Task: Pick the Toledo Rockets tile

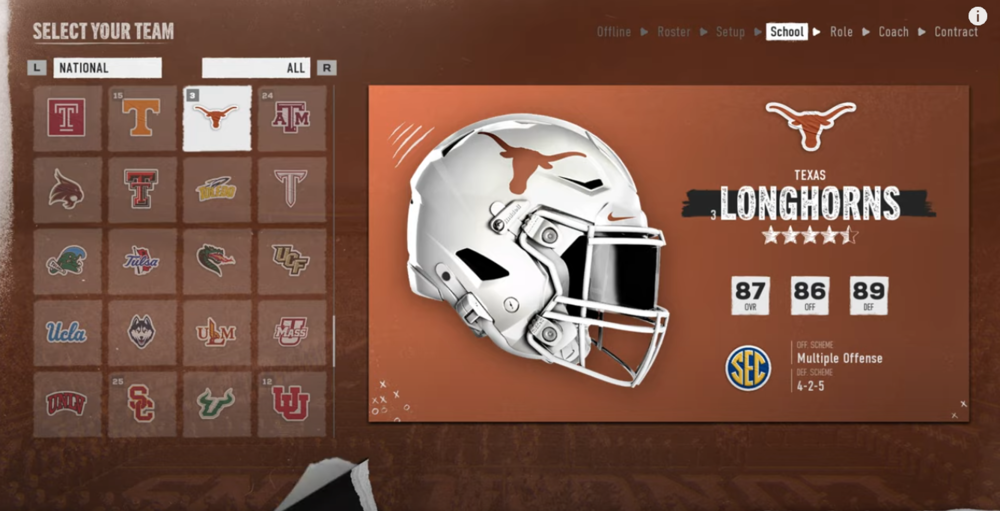Action: point(217,189)
